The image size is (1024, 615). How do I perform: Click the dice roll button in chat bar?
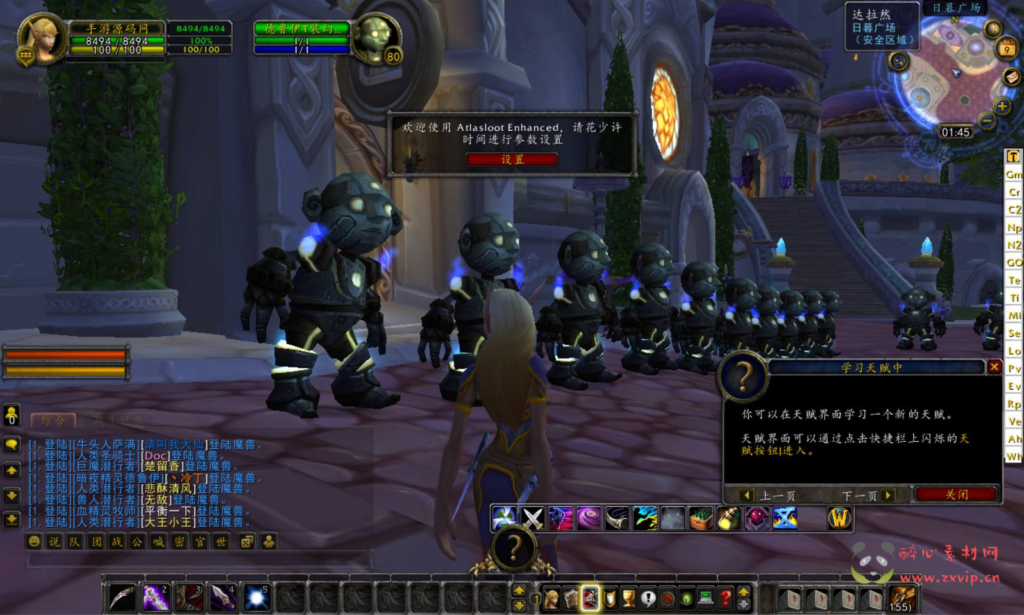[244, 541]
